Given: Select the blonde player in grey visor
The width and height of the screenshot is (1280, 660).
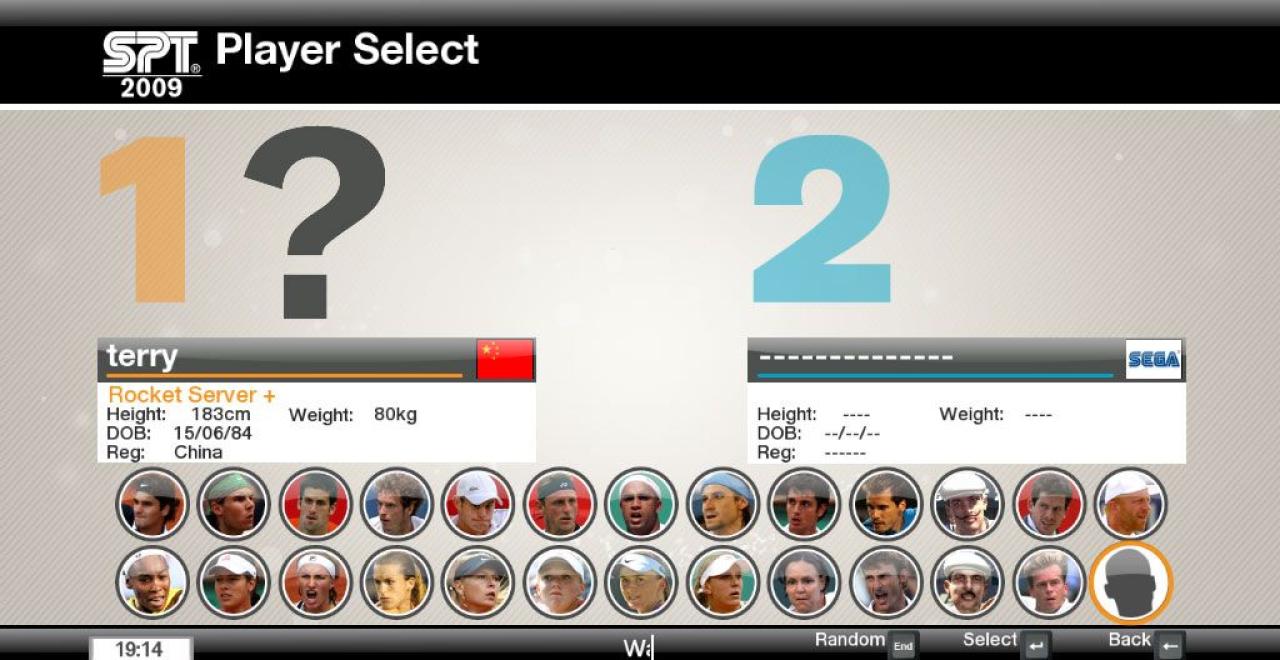Looking at the screenshot, I should coord(478,583).
